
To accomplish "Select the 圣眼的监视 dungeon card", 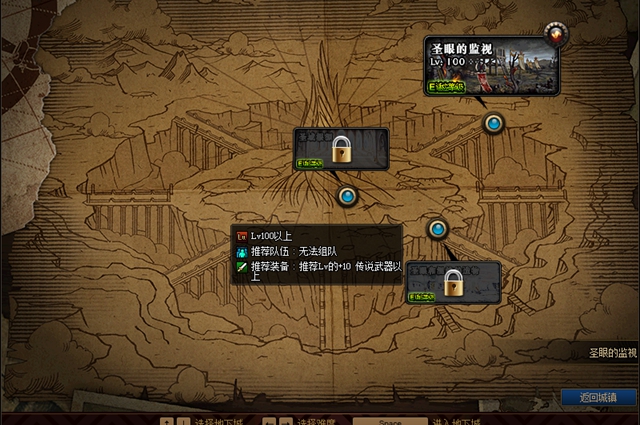I will (x=492, y=65).
